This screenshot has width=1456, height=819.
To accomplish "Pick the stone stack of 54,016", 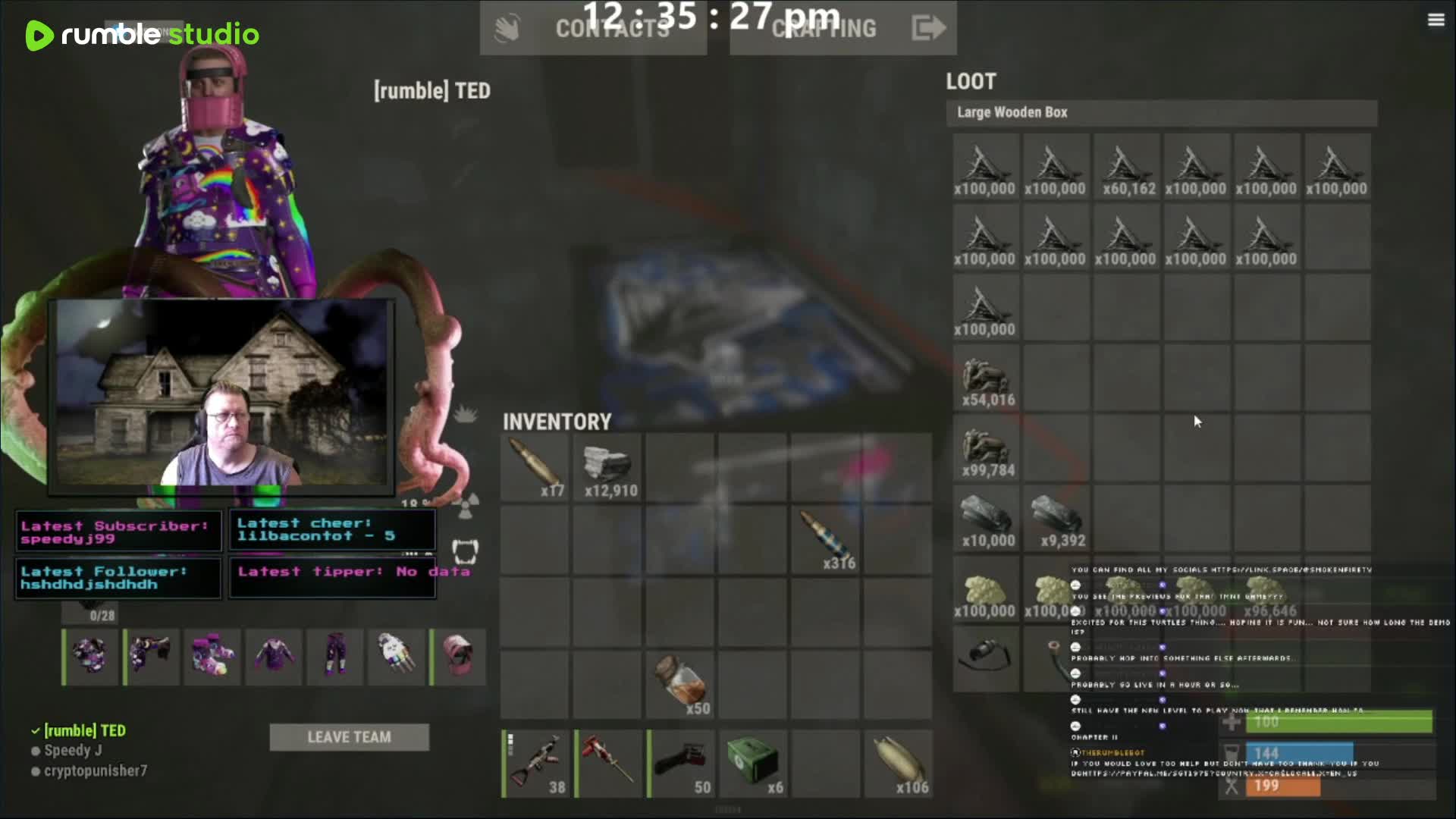I will coord(986,379).
